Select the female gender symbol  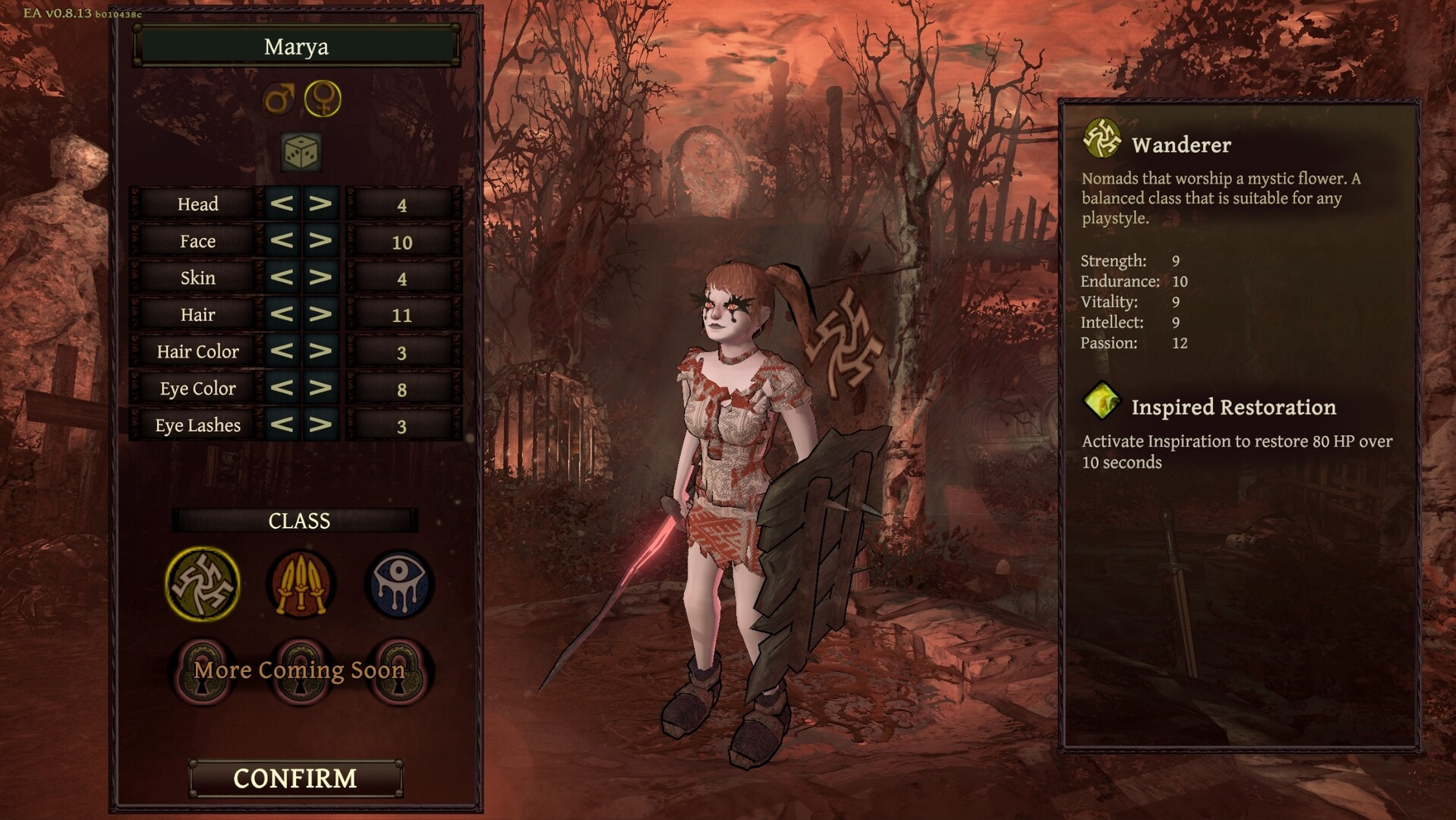[x=323, y=99]
